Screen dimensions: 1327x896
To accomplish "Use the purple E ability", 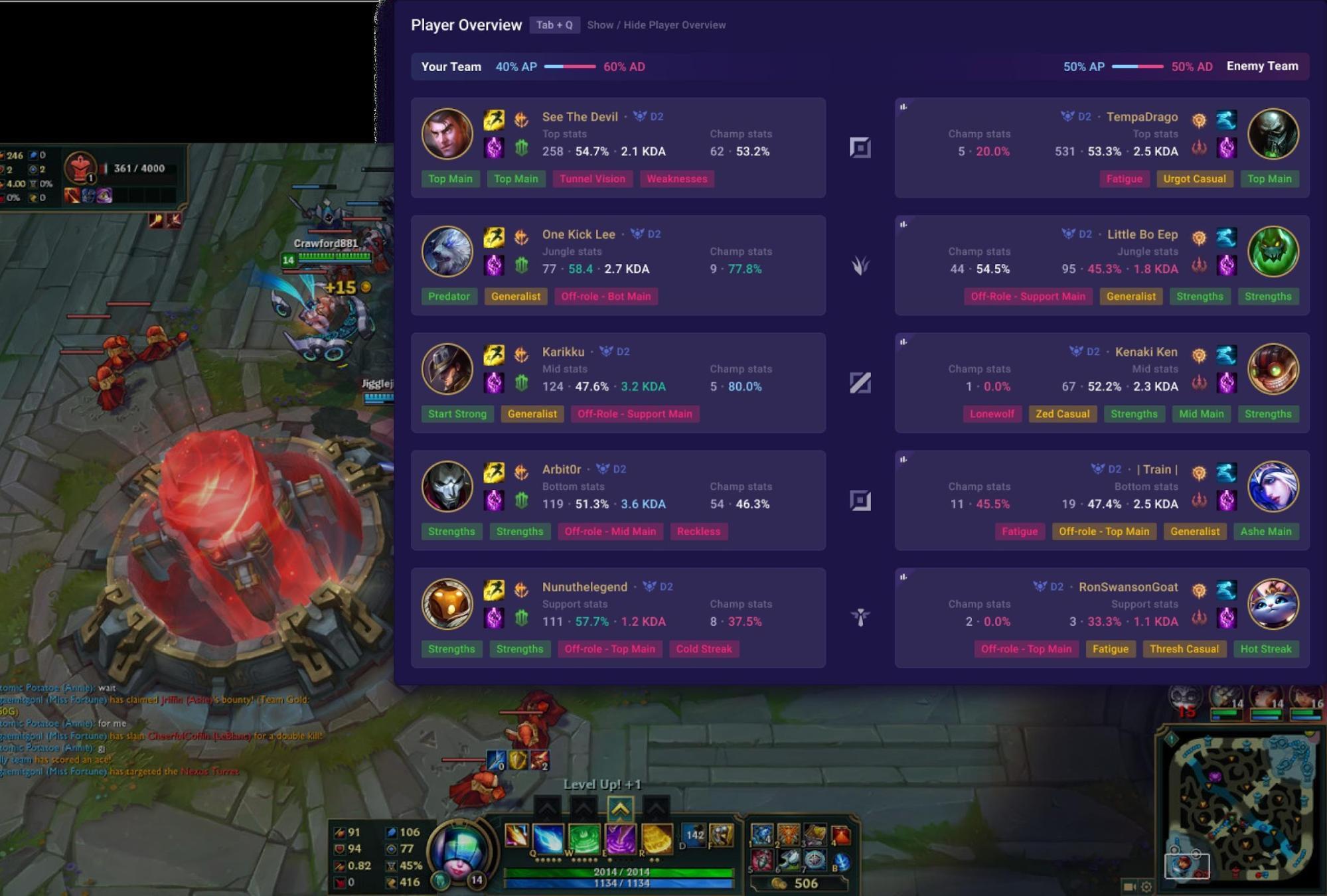I will point(620,838).
